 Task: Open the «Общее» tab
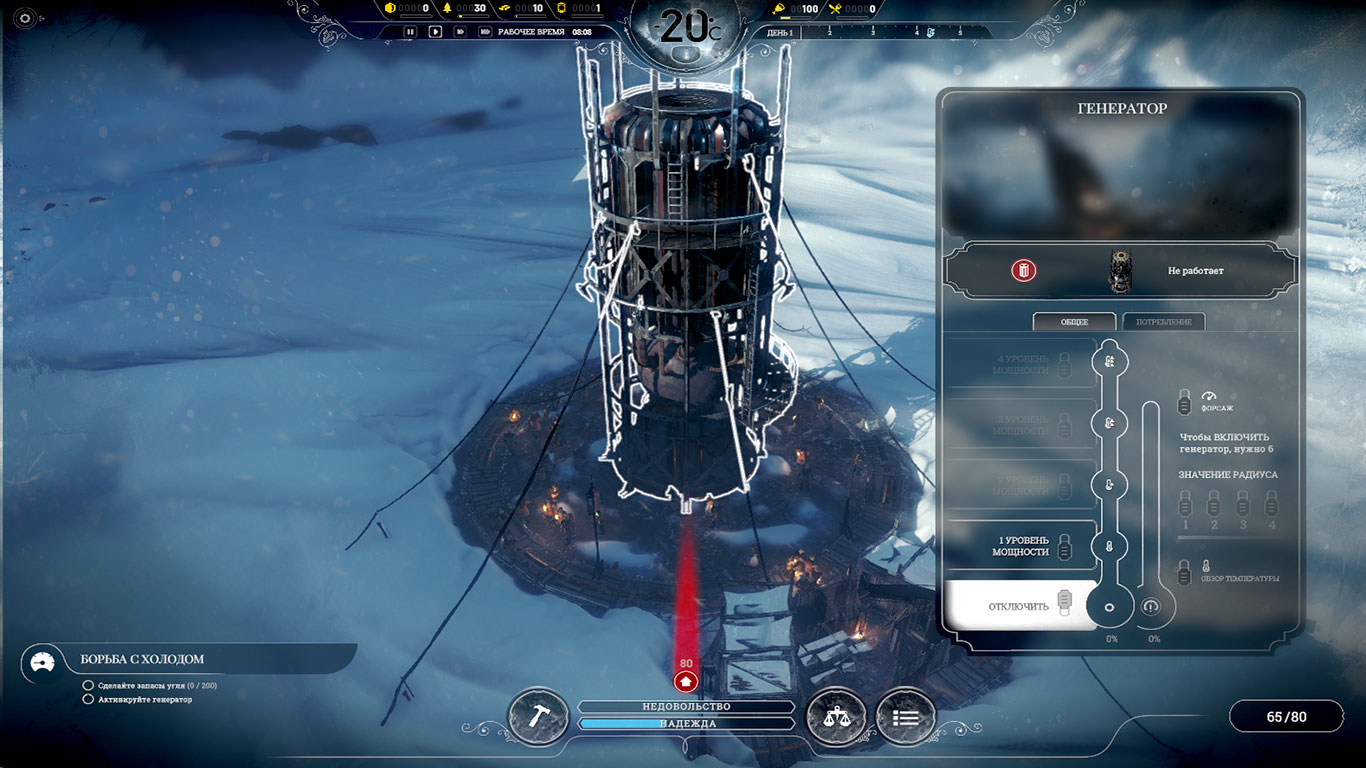click(x=1074, y=322)
